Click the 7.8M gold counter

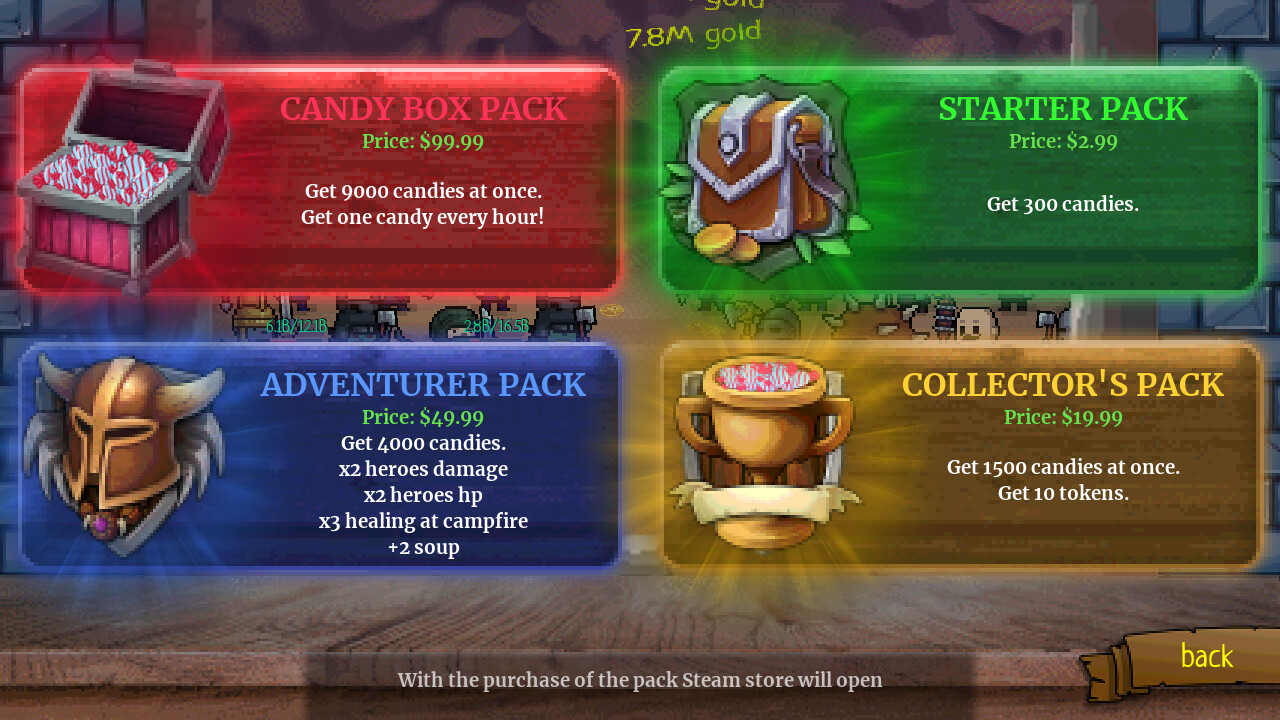pos(693,33)
